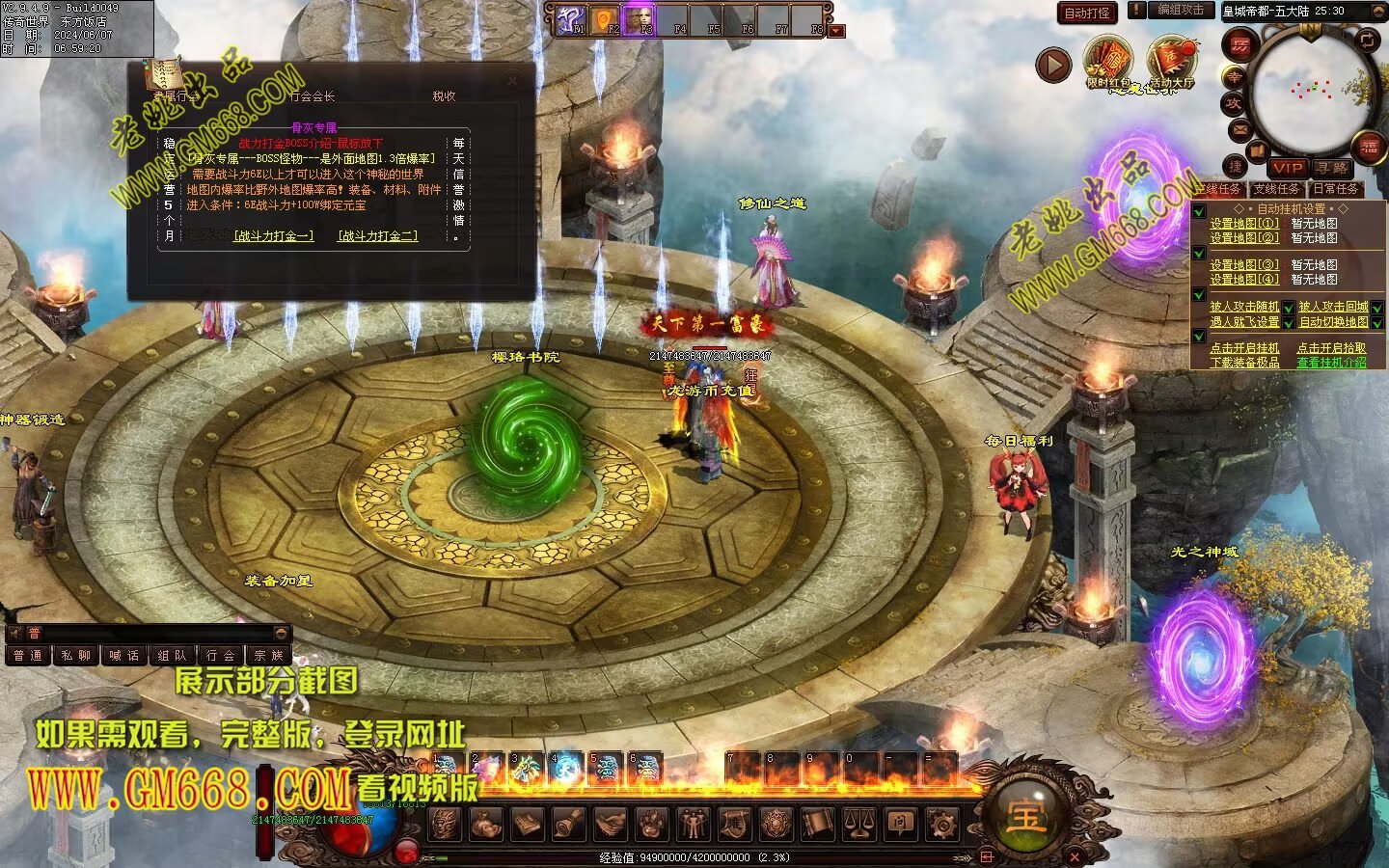Choose the 战斗力打金二 dialog link
The image size is (1389, 868).
[378, 235]
